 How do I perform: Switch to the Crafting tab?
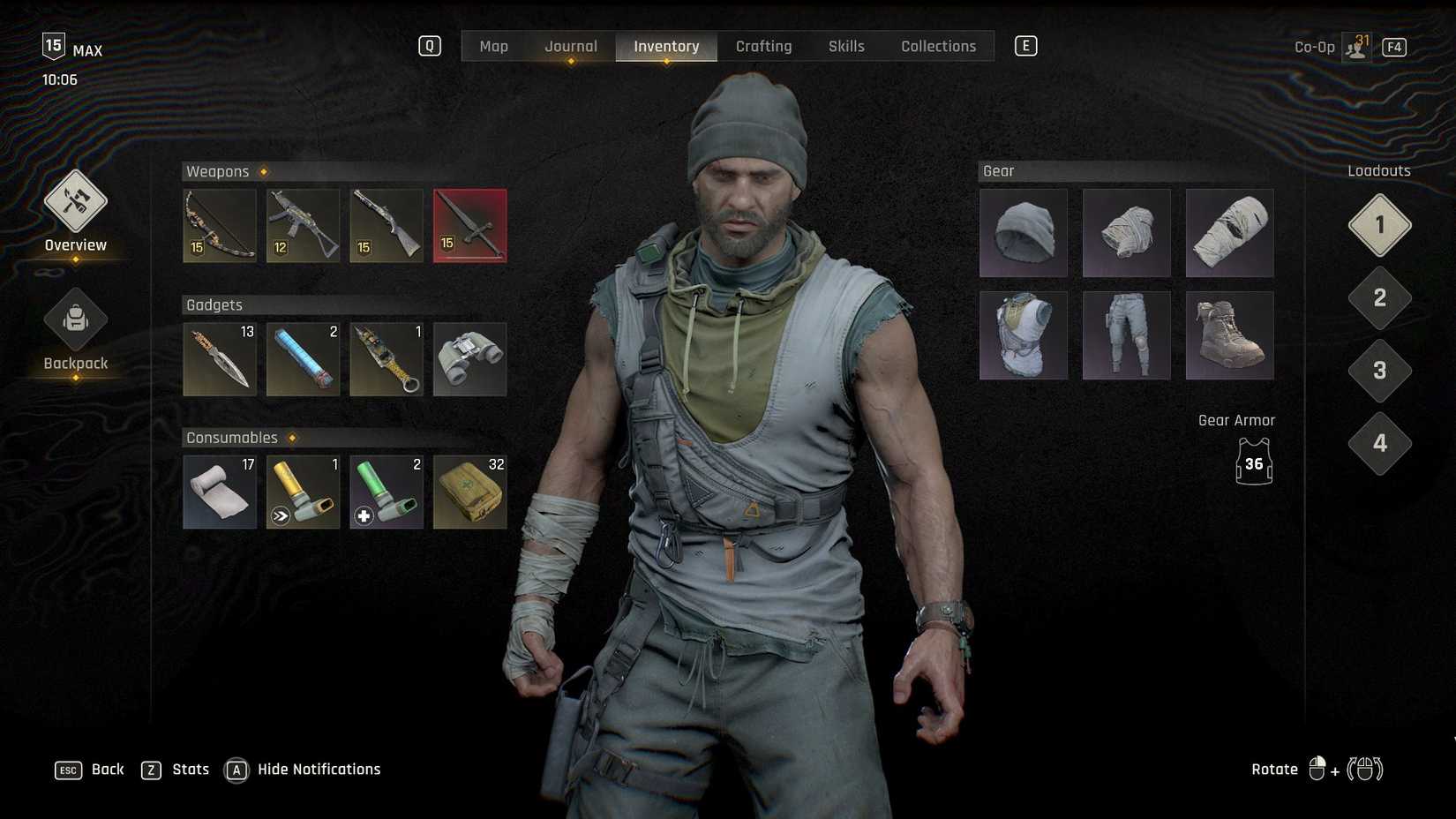(x=763, y=46)
